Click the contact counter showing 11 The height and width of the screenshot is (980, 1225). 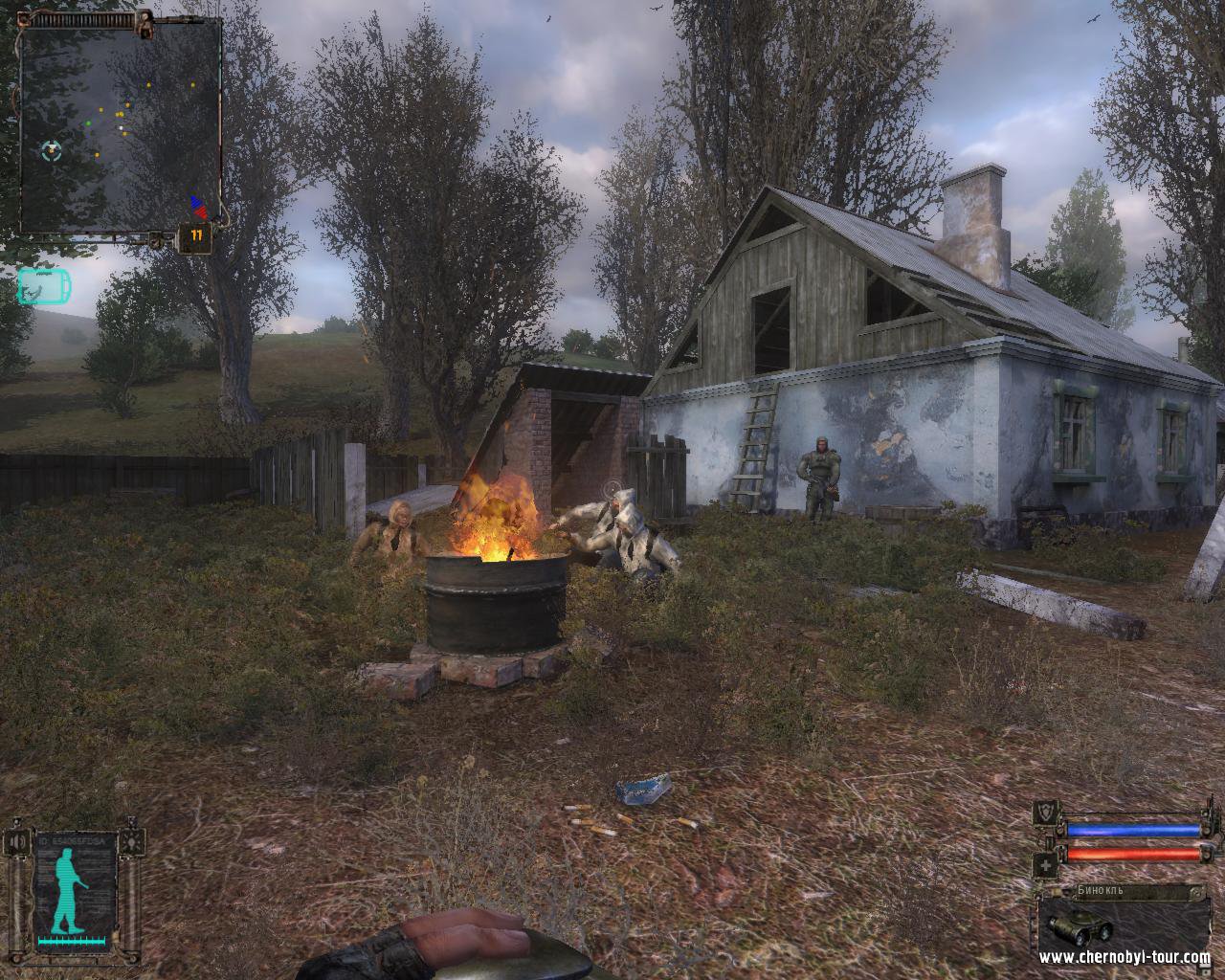point(196,234)
